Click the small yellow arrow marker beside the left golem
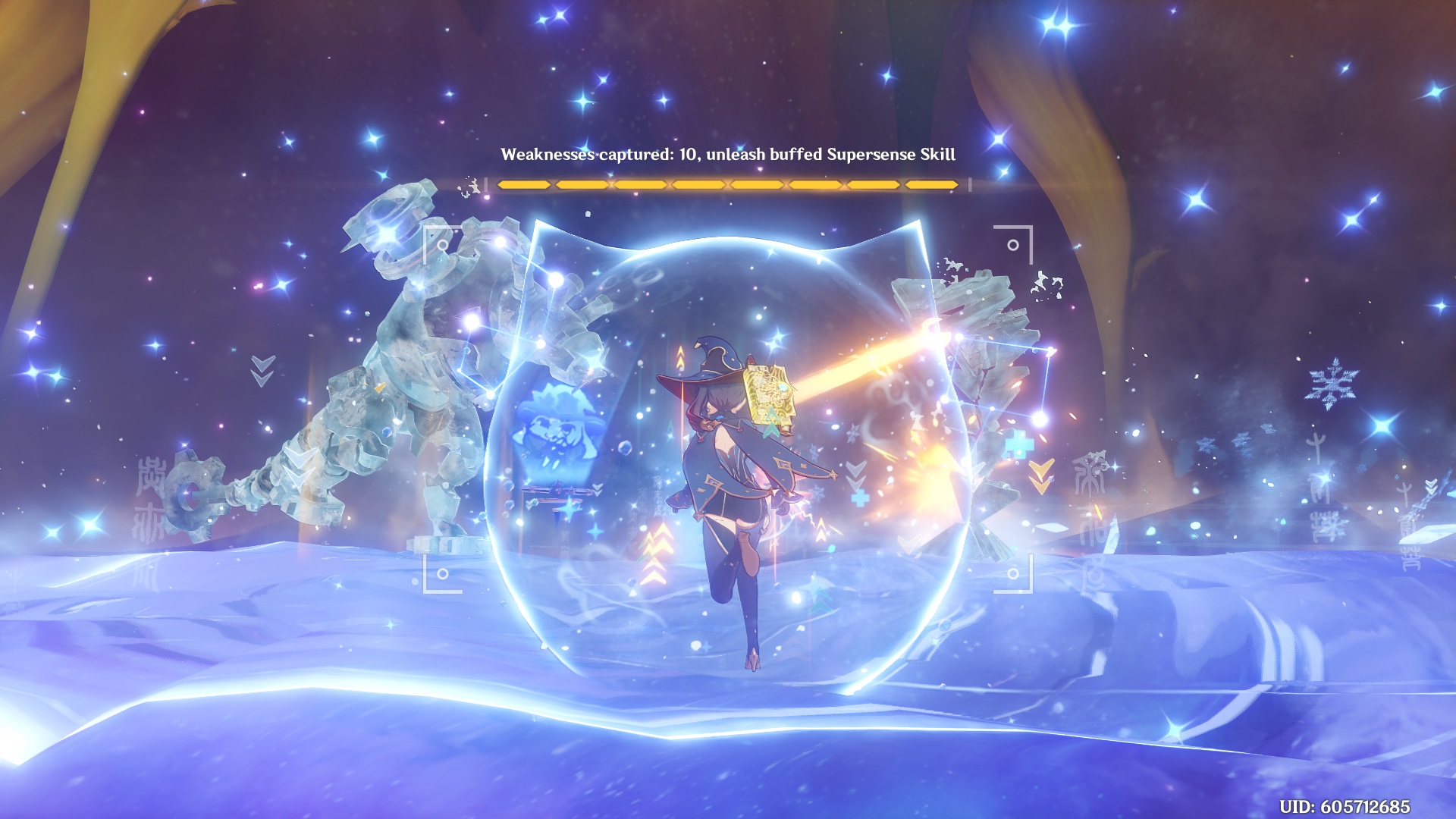The height and width of the screenshot is (819, 1456). 379,388
